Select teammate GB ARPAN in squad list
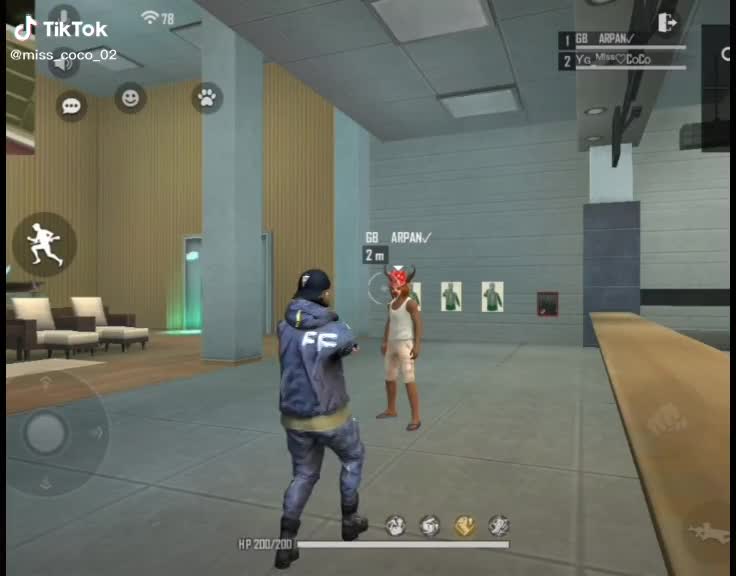The image size is (736, 576). point(622,40)
